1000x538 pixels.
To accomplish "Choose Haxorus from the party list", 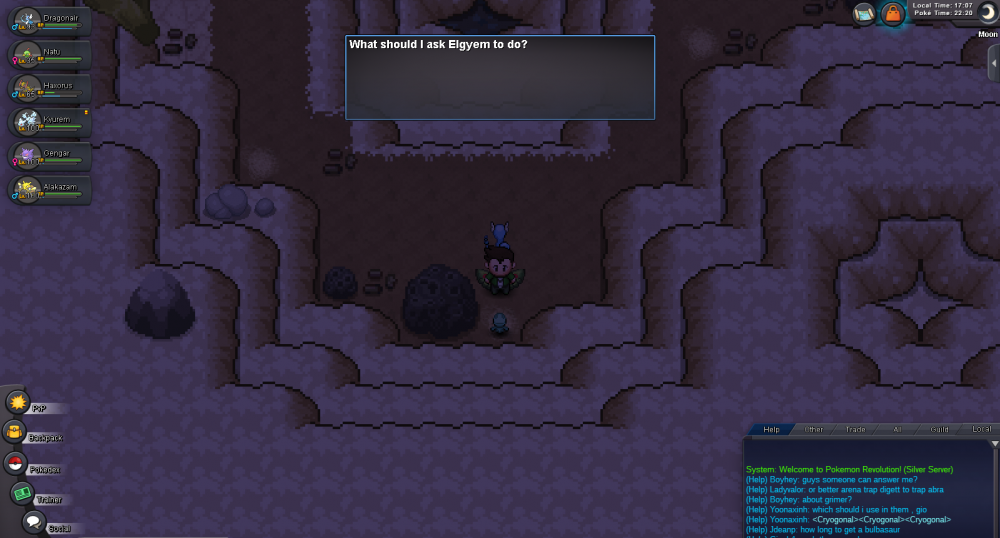I will pyautogui.click(x=50, y=90).
